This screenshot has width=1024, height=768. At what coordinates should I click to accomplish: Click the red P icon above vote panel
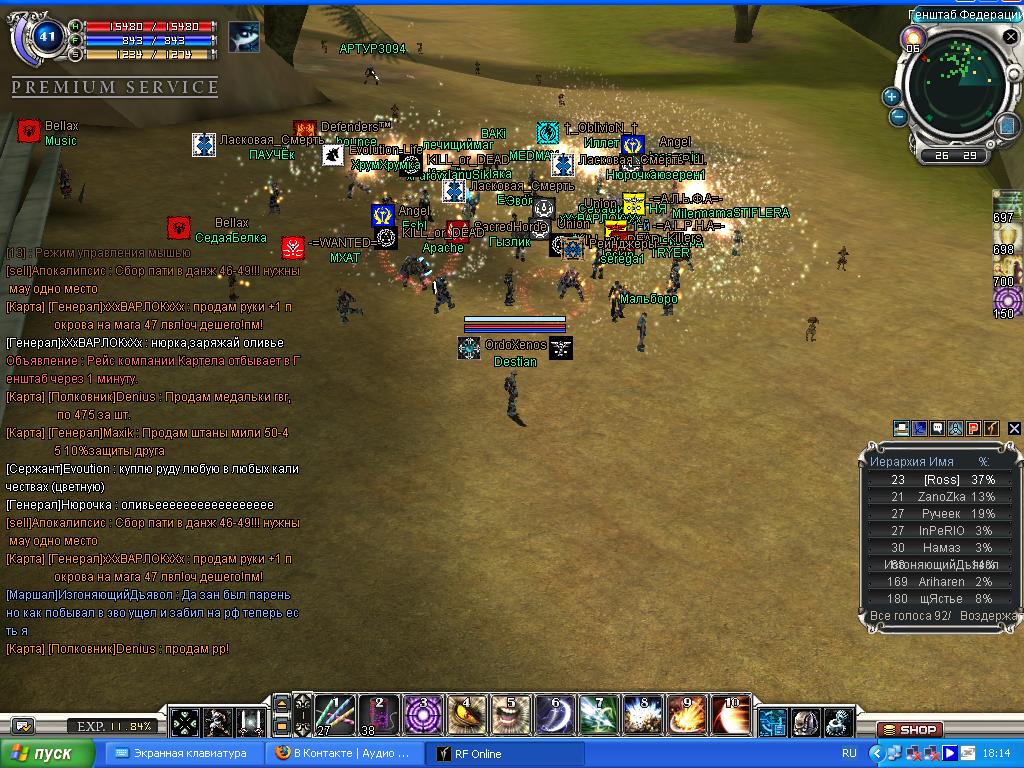(x=973, y=429)
